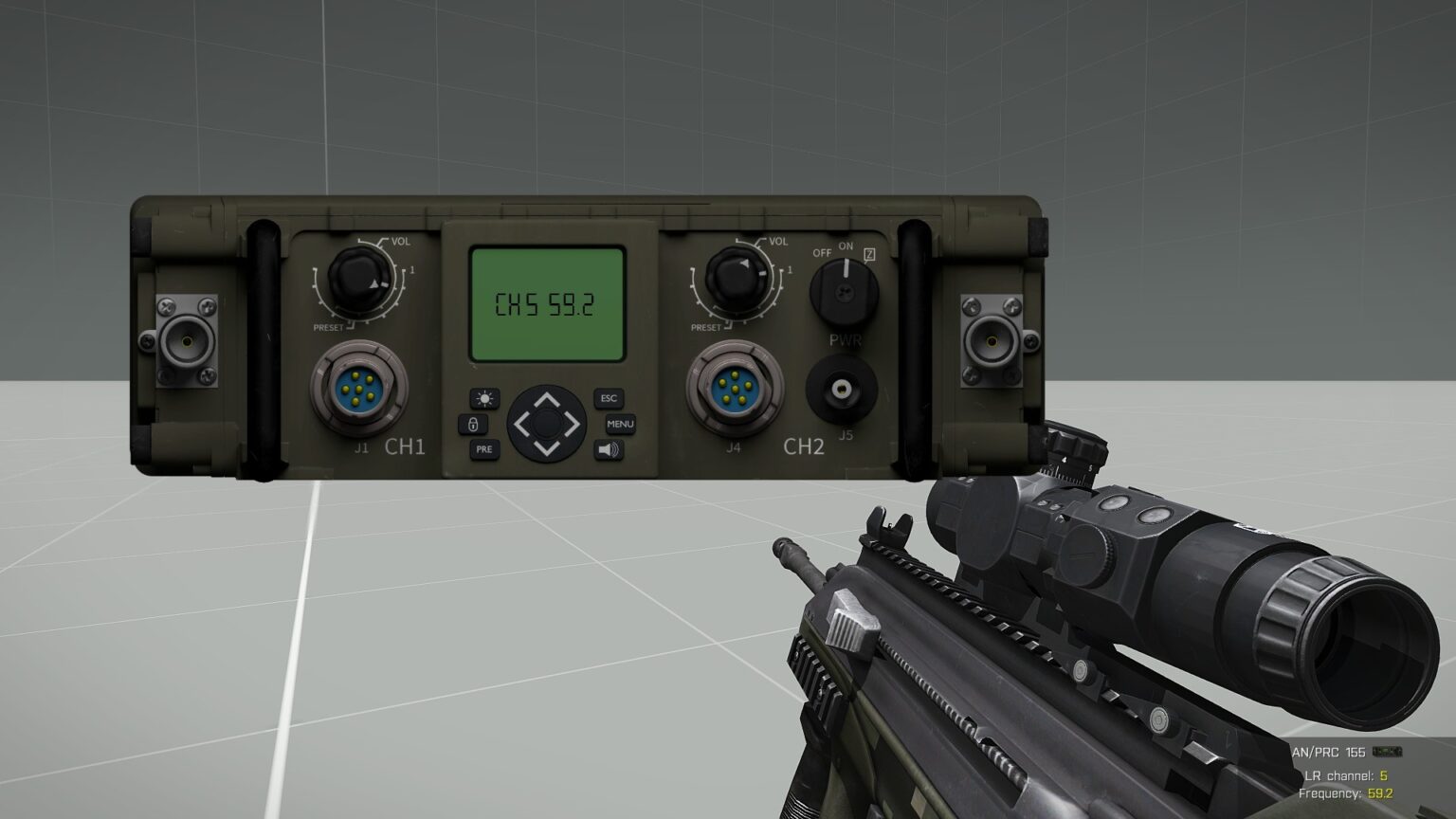Image resolution: width=1456 pixels, height=819 pixels.
Task: Click the right arrow on the directional pad
Action: pos(571,423)
